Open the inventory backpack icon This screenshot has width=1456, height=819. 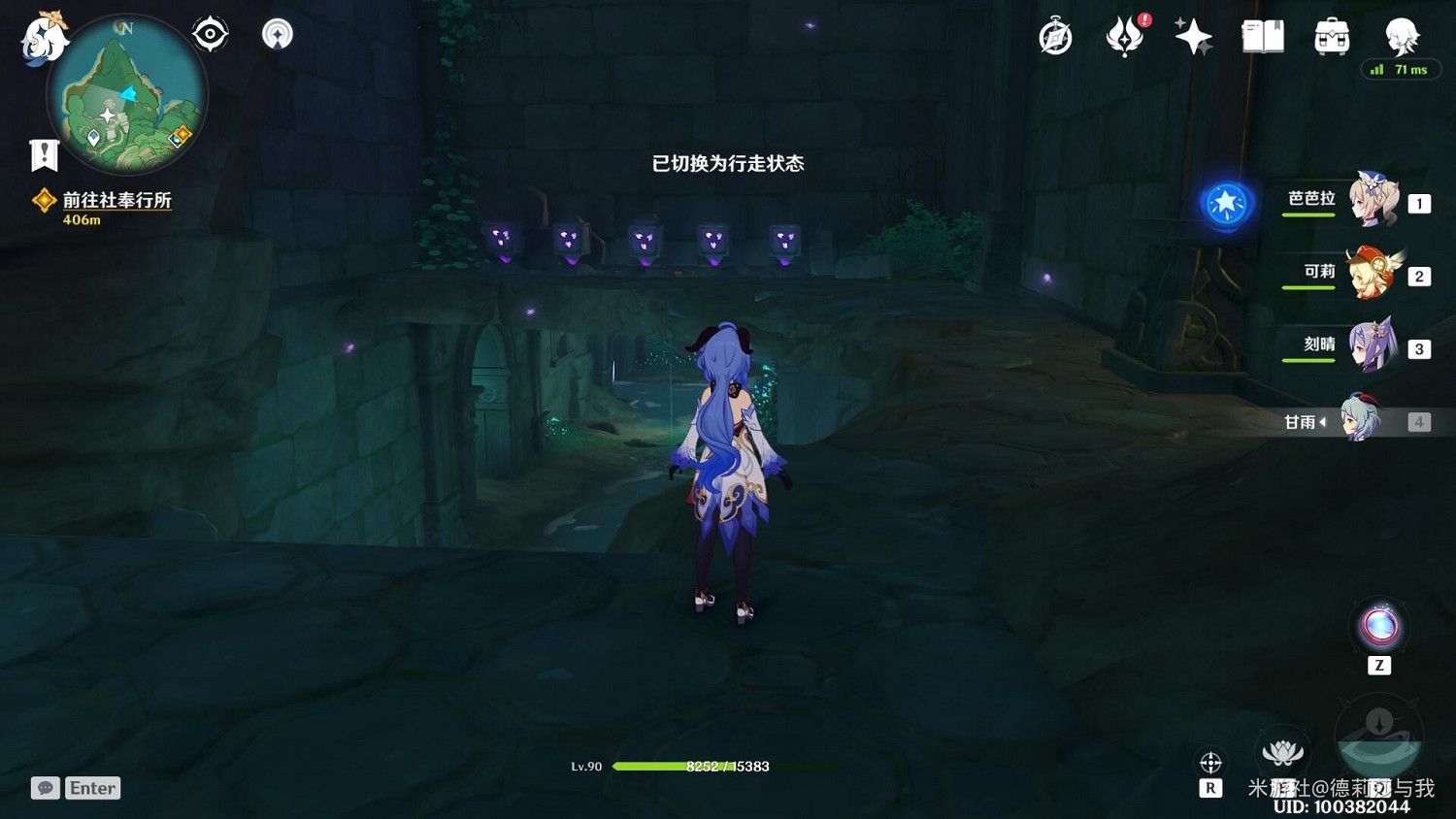[1331, 35]
